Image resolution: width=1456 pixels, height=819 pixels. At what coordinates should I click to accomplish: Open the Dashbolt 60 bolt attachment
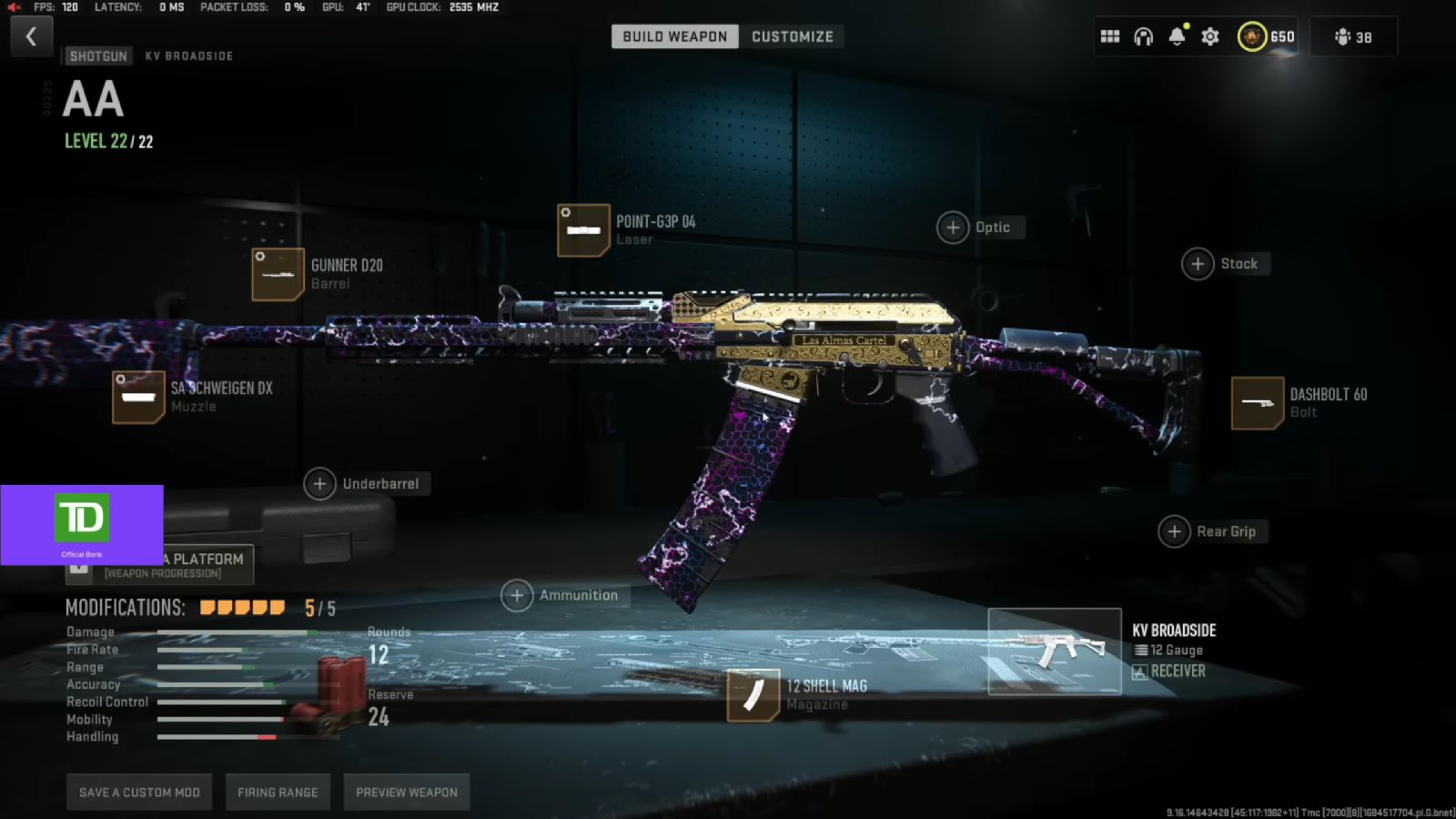[1259, 402]
